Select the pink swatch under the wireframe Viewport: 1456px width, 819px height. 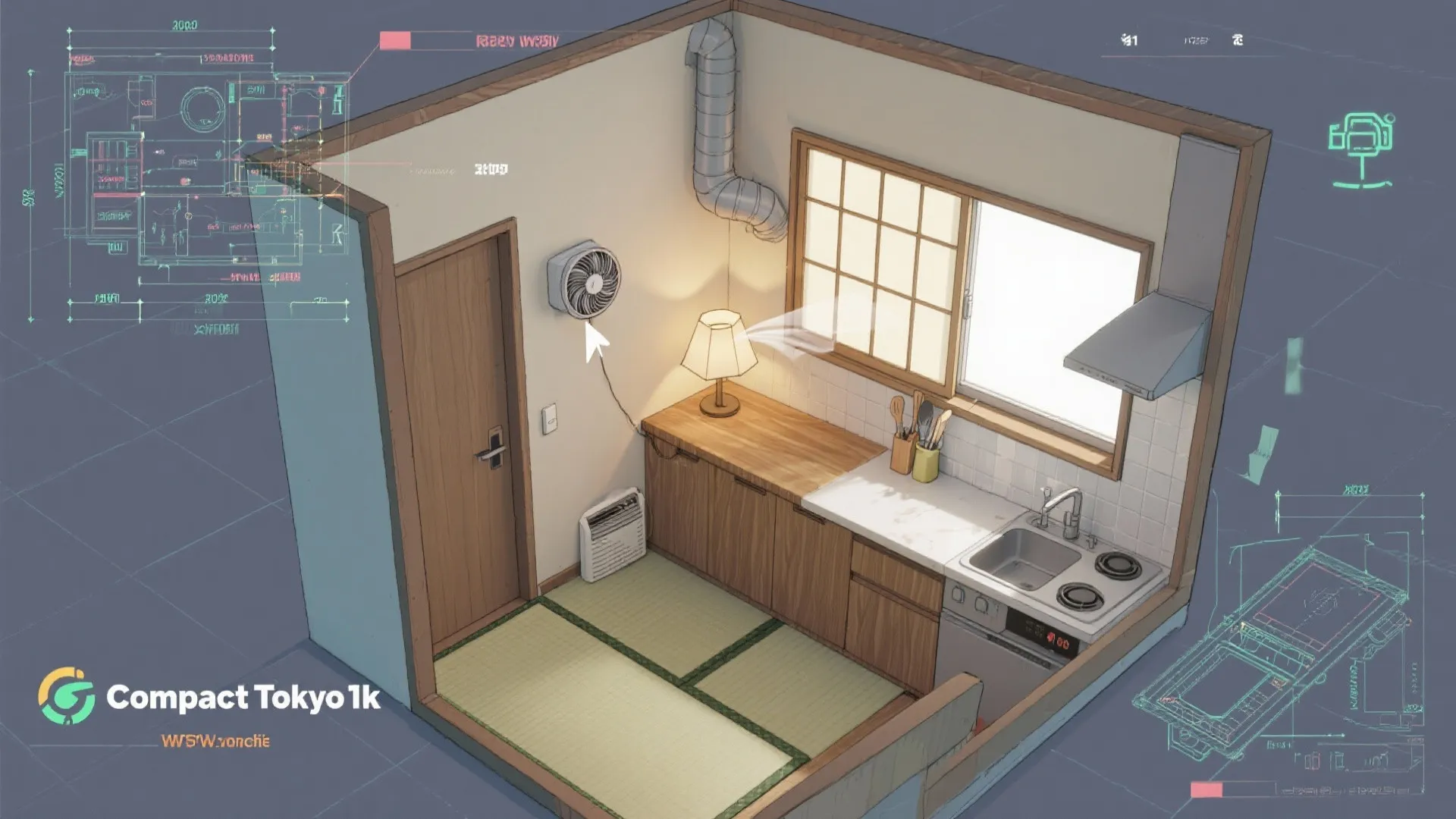(1206, 790)
